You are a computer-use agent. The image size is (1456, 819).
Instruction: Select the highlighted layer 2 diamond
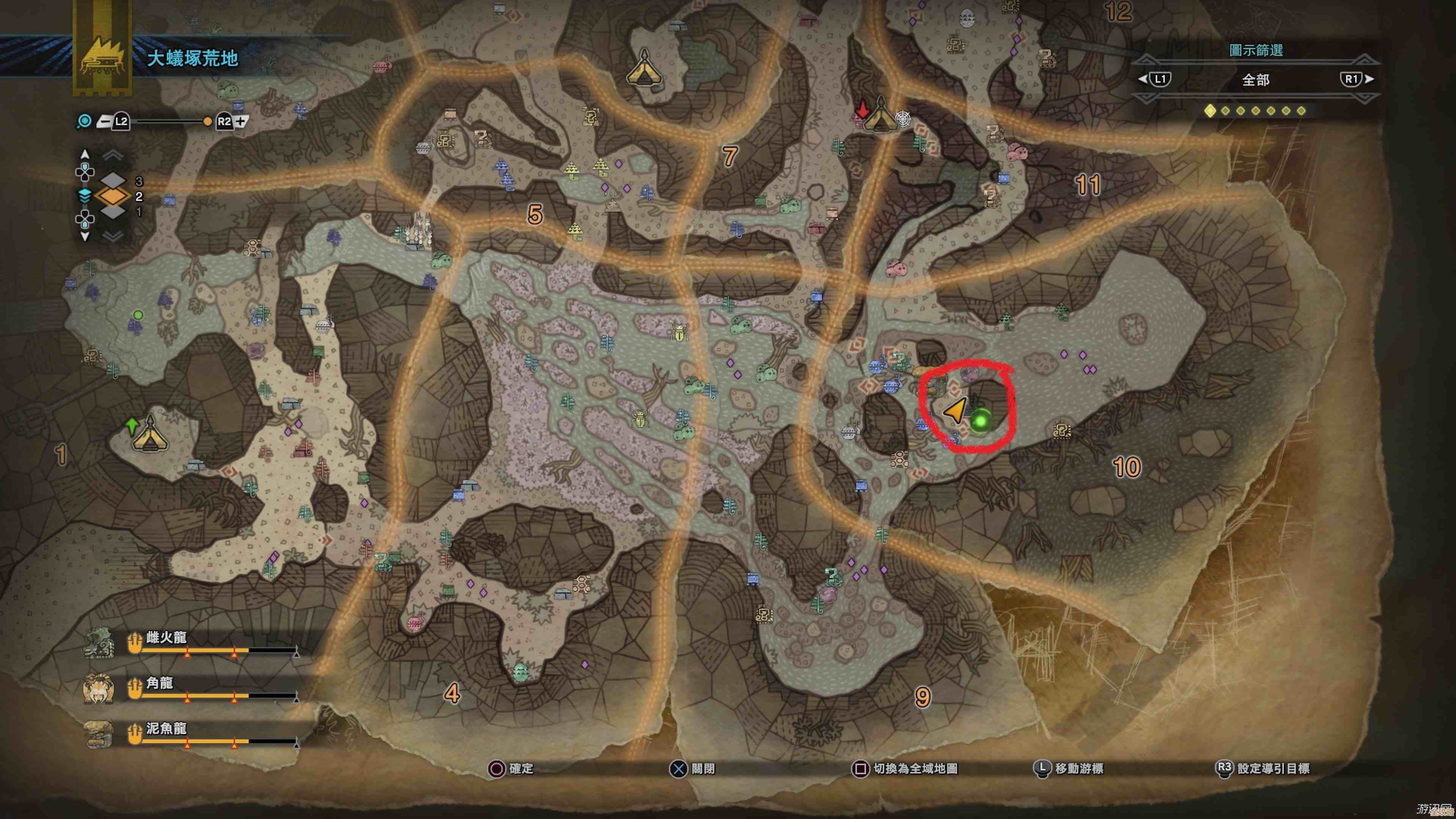113,196
